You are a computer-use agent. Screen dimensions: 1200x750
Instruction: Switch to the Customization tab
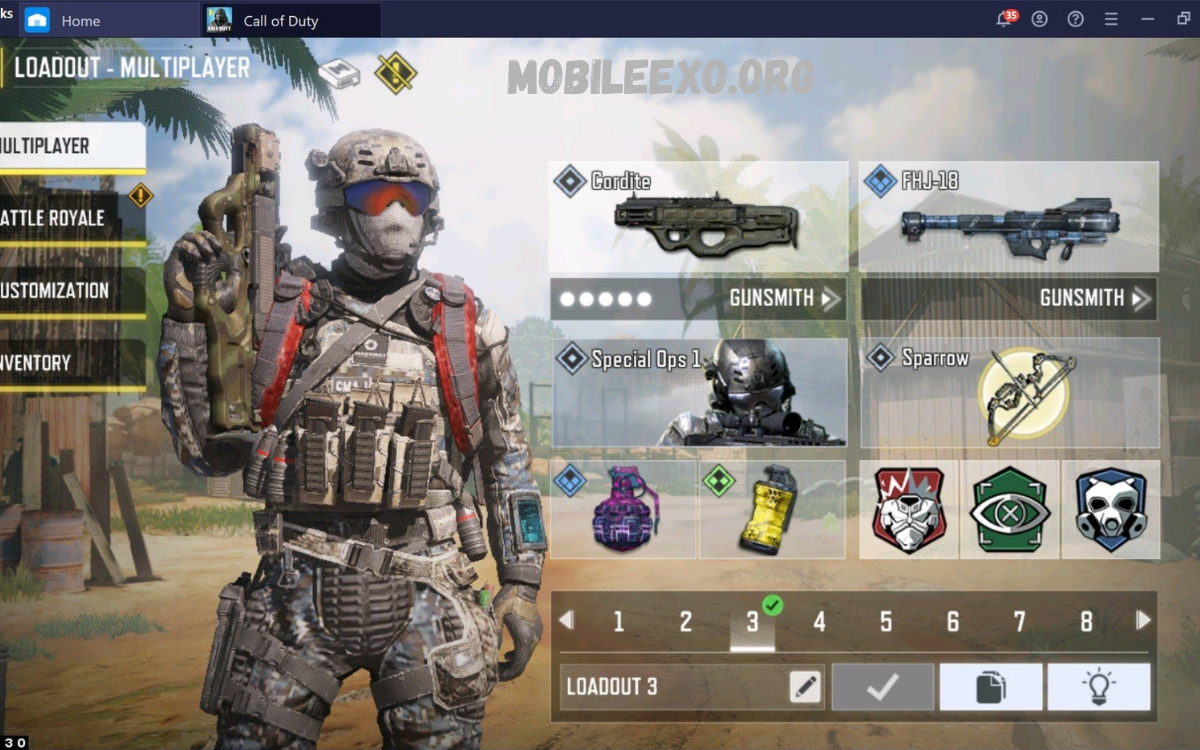coord(60,291)
